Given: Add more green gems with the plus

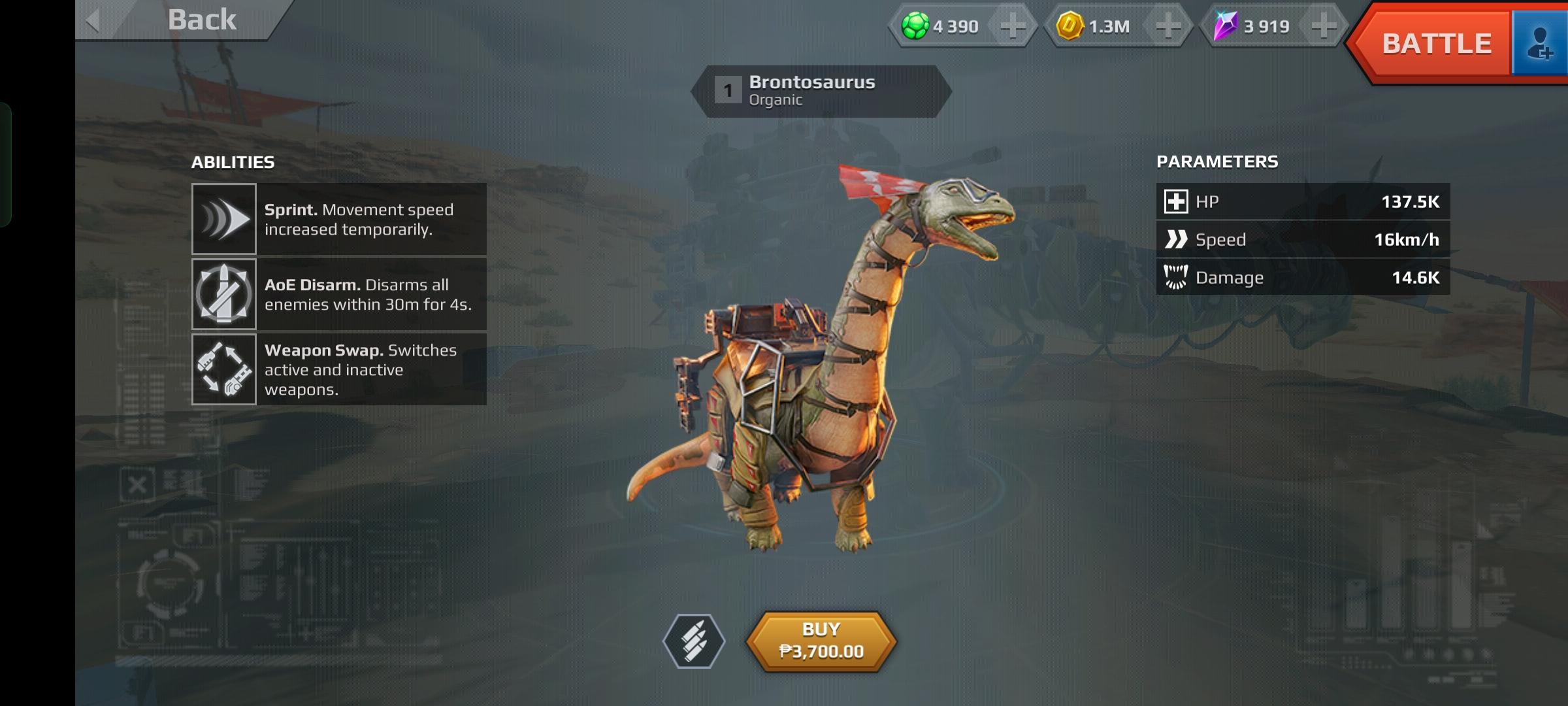Looking at the screenshot, I should point(1013,27).
